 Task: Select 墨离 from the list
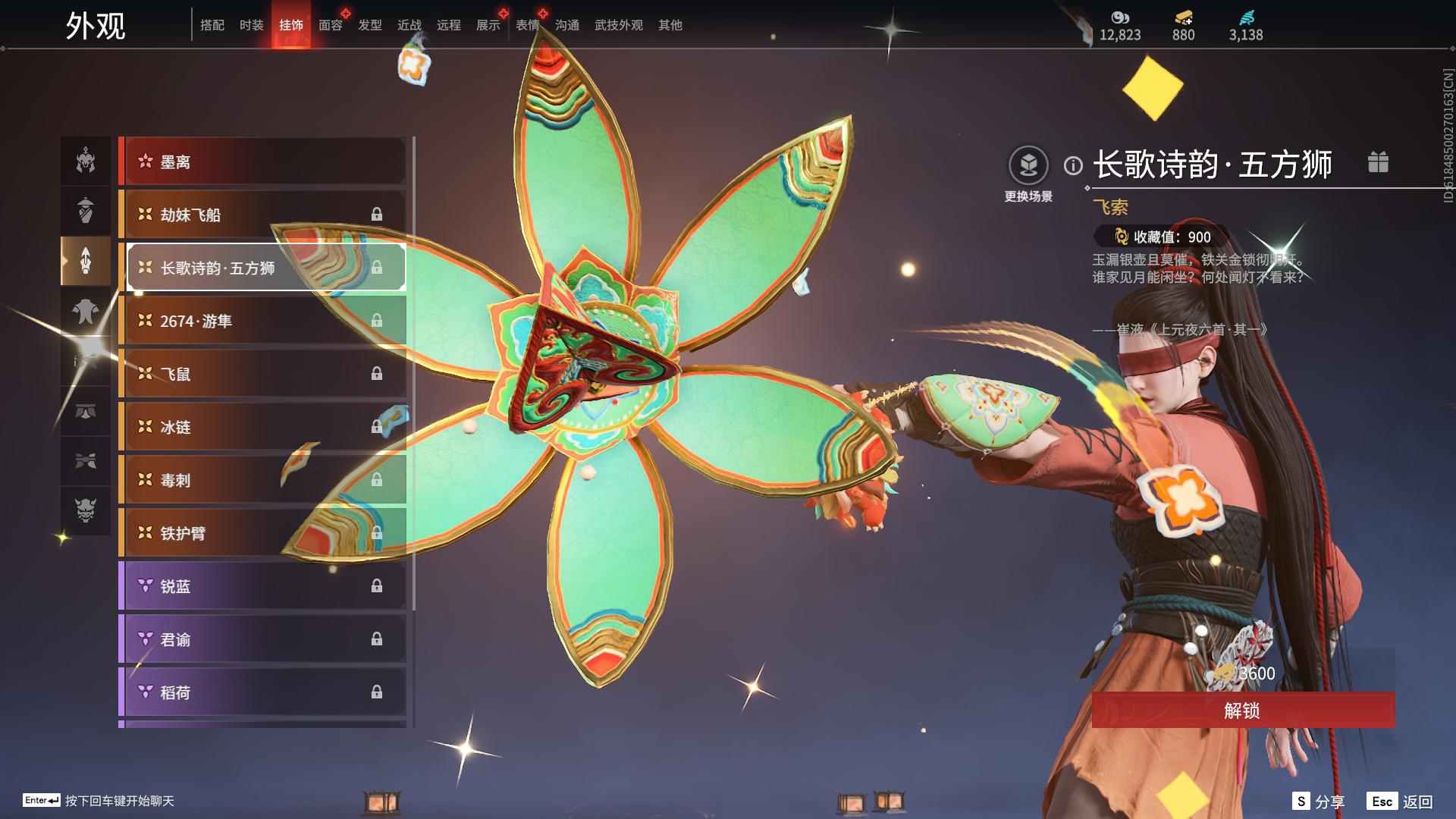pos(262,162)
